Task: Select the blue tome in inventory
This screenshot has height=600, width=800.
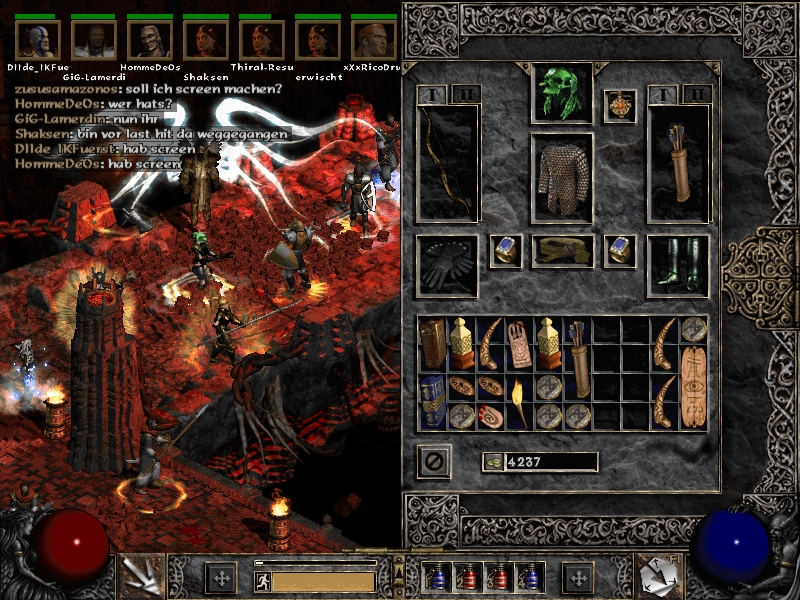Action: [x=432, y=400]
